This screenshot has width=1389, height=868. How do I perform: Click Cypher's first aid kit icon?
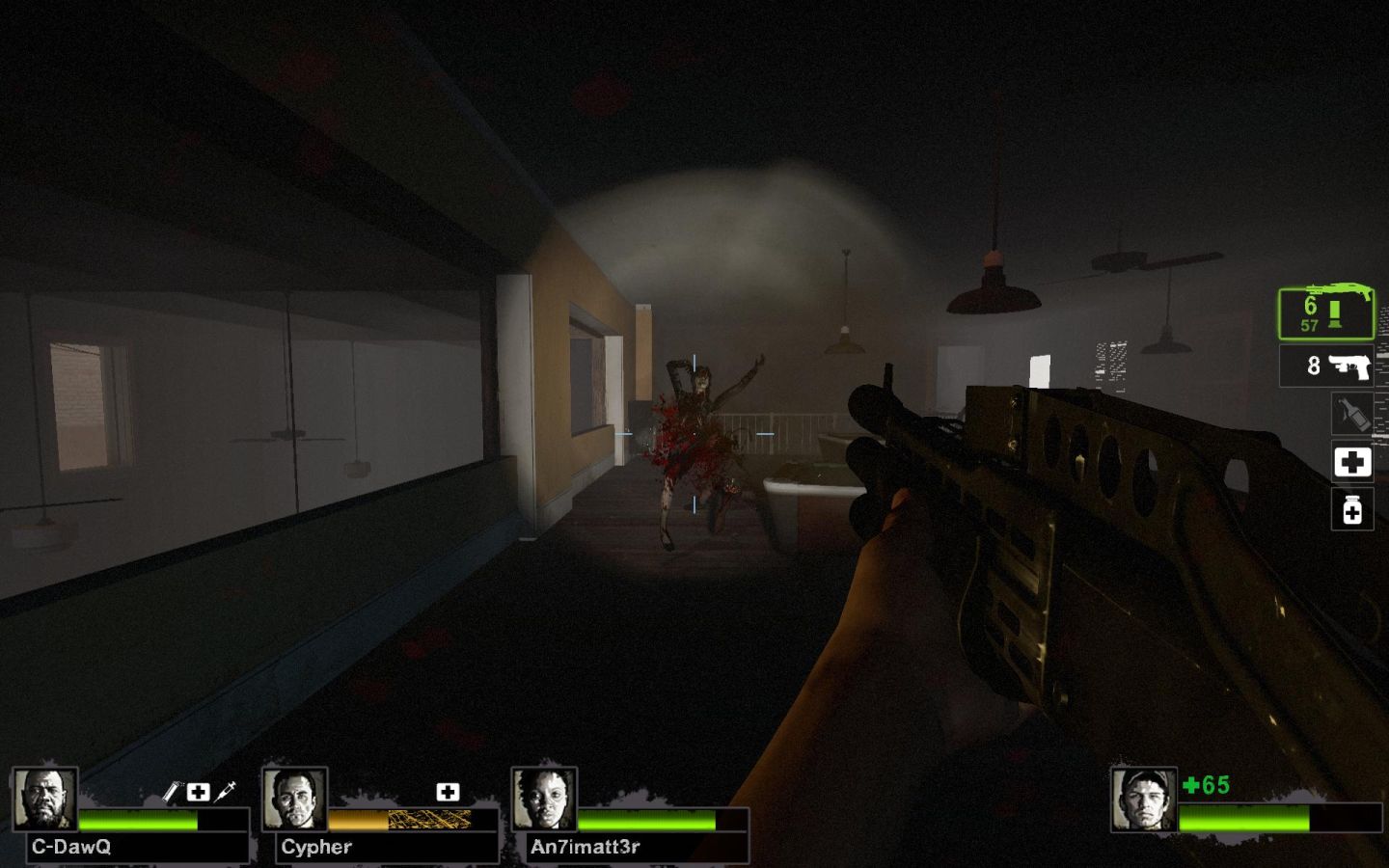(448, 792)
